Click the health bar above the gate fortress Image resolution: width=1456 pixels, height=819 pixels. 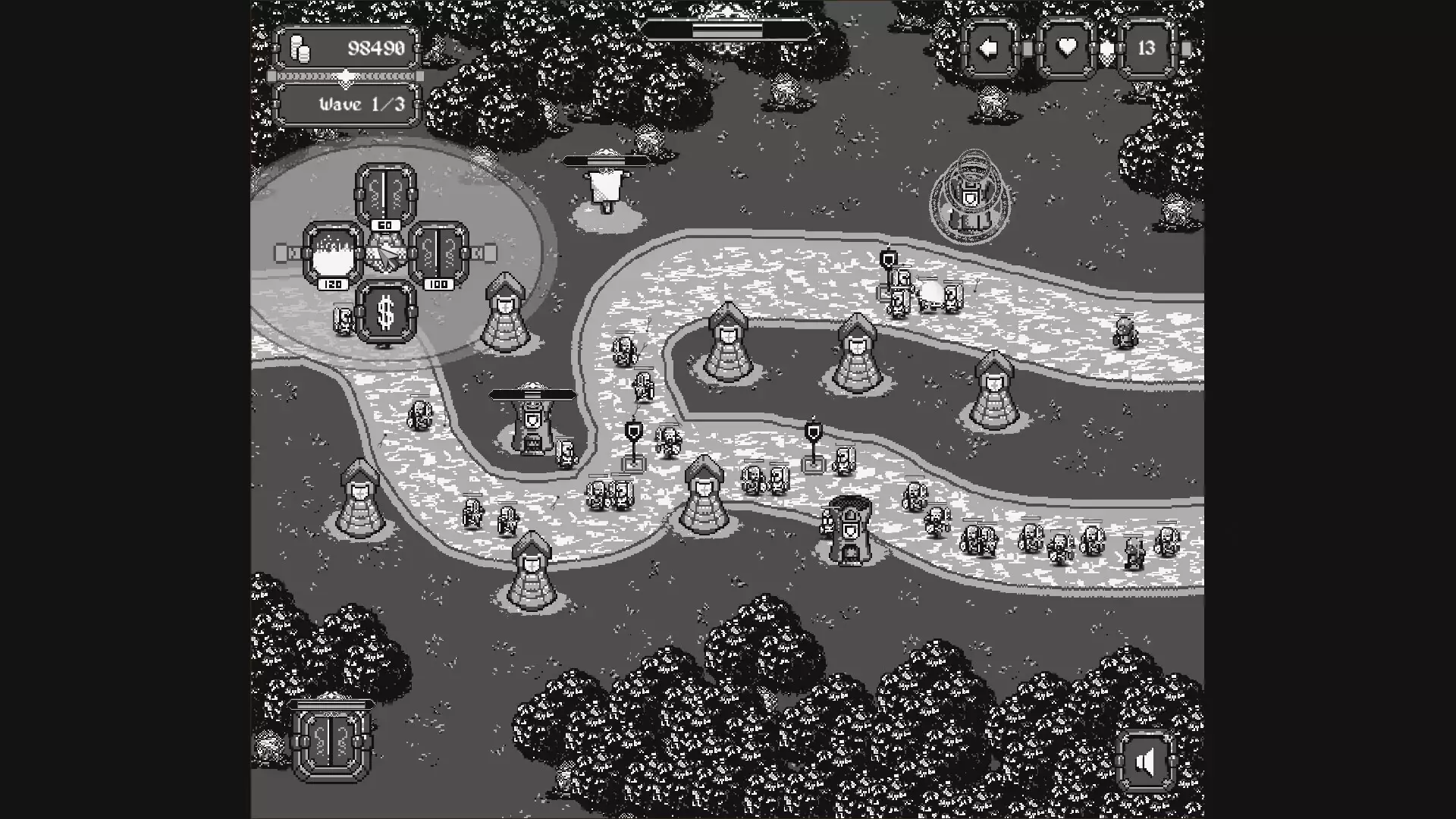pyautogui.click(x=532, y=395)
